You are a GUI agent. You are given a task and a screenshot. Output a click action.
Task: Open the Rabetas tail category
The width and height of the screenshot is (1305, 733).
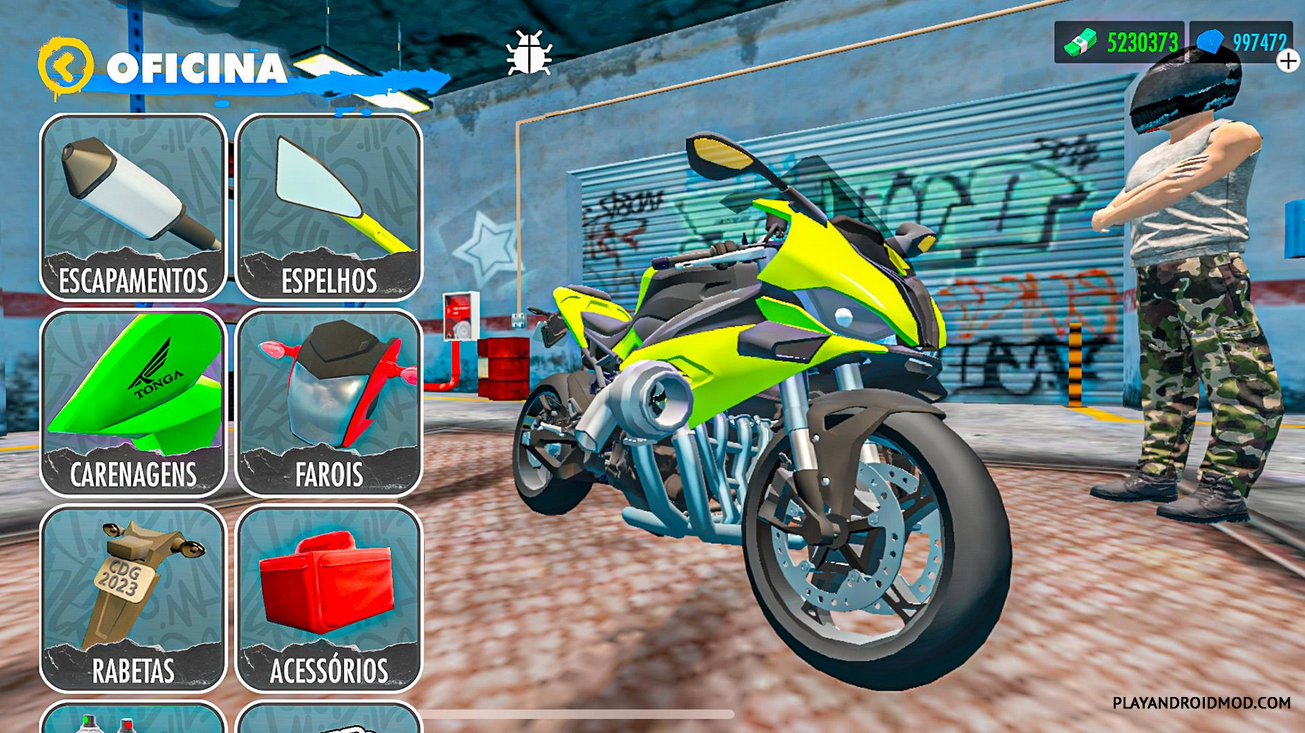pos(133,598)
